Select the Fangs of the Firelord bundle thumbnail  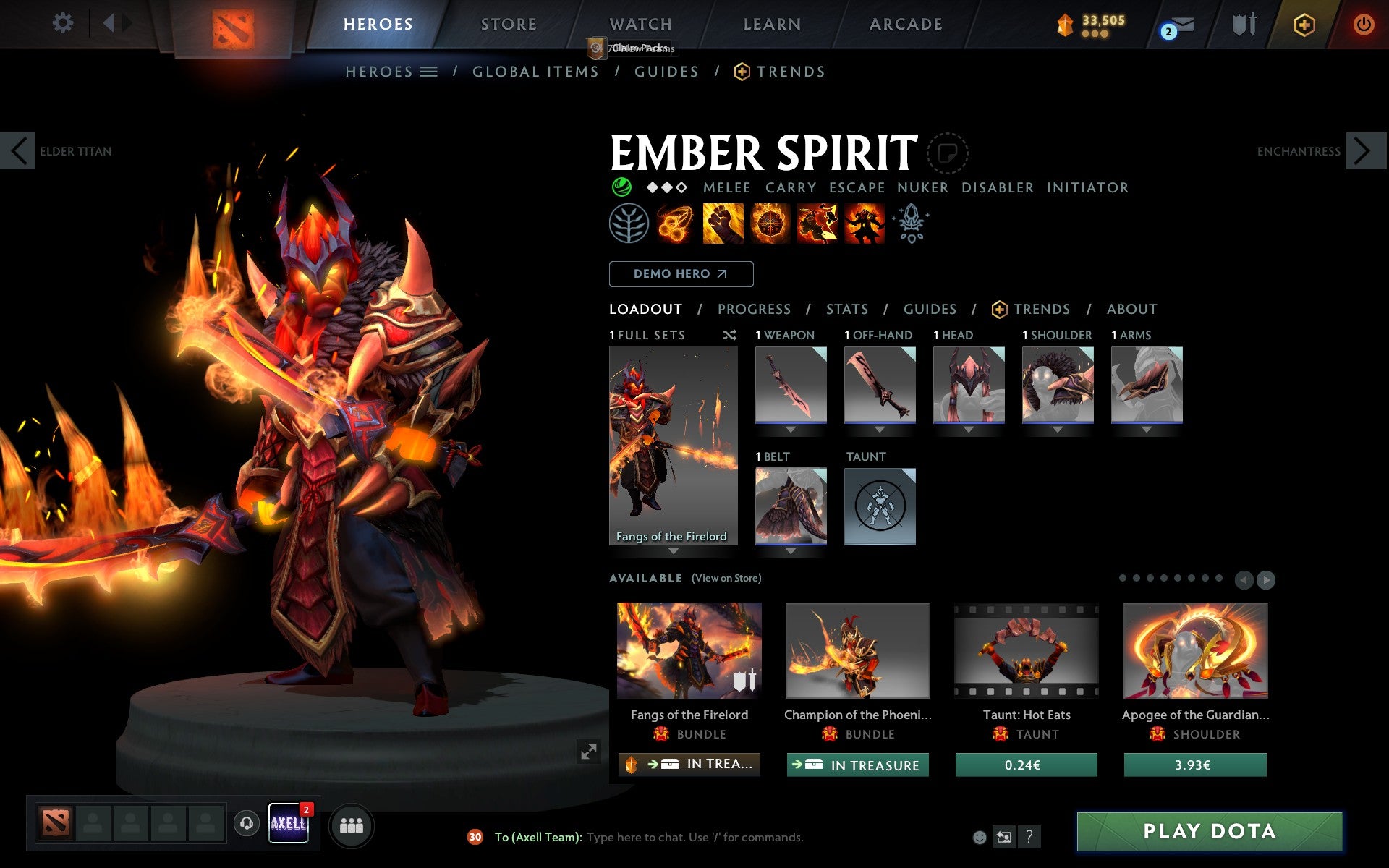688,651
